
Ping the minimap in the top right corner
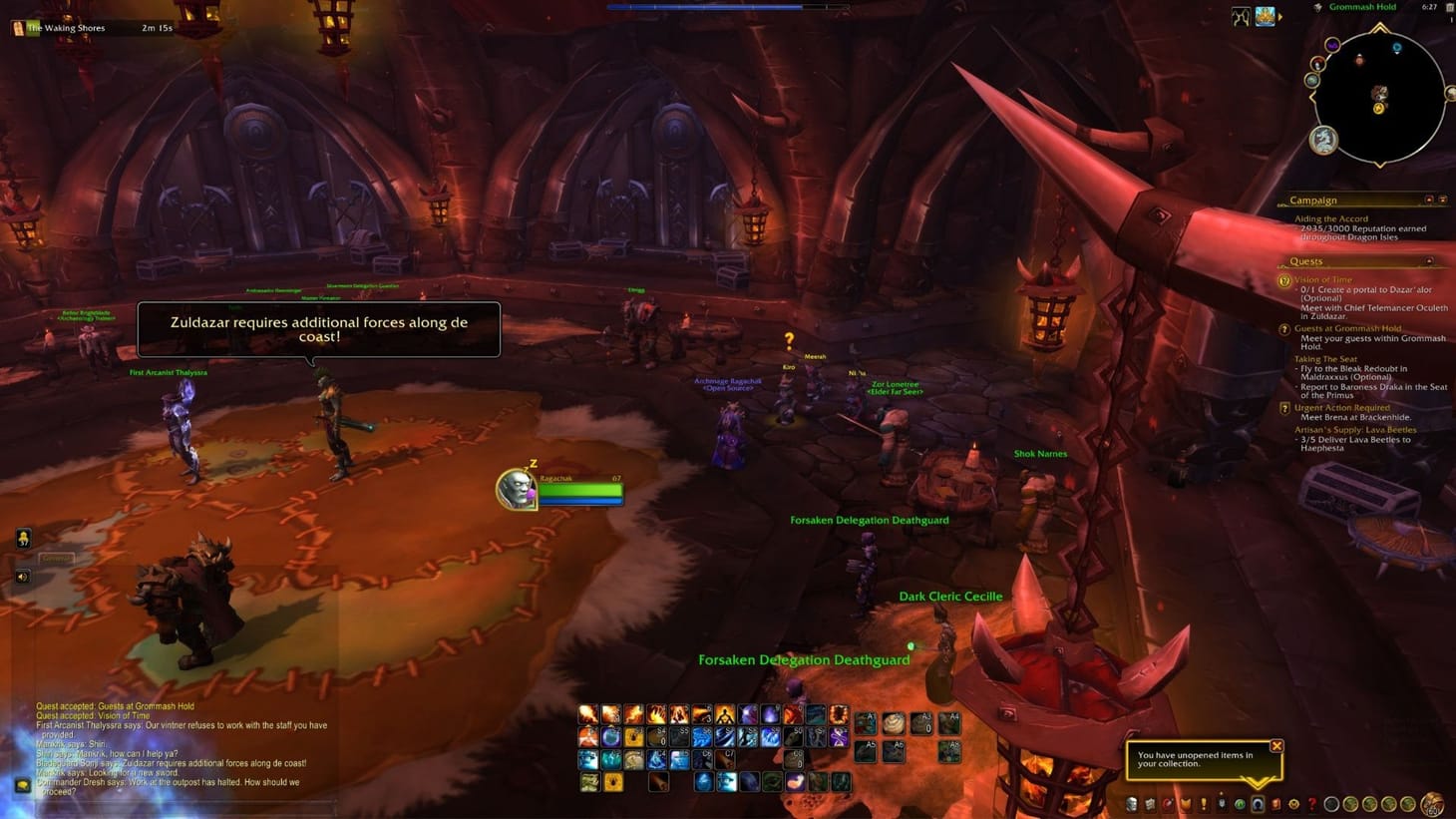[1379, 95]
